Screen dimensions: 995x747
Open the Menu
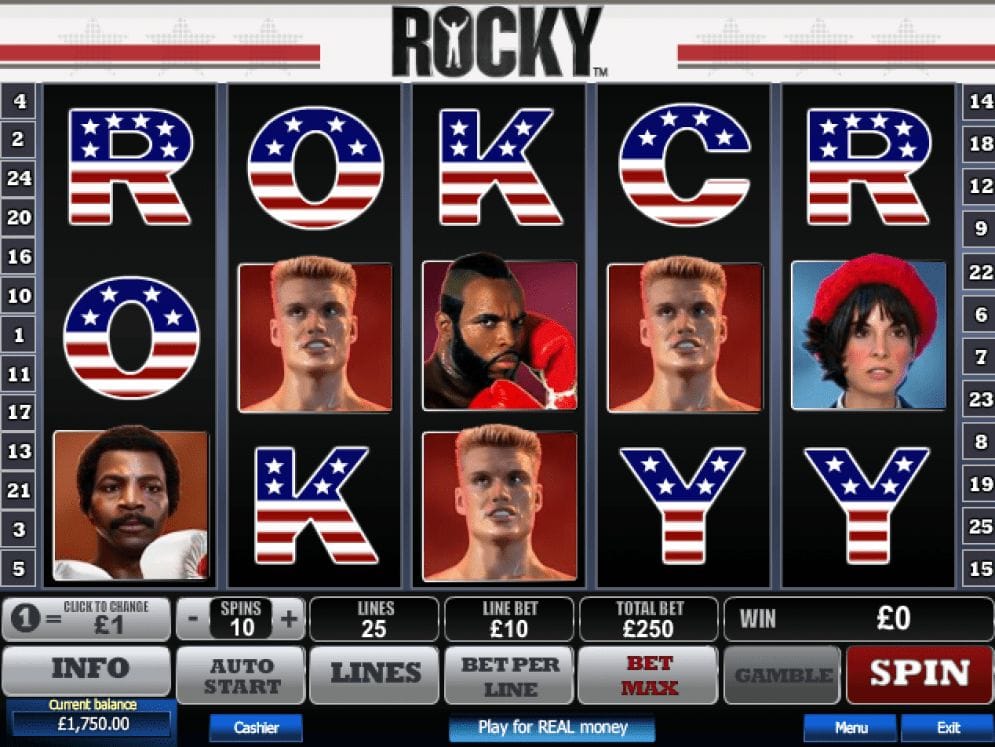851,727
